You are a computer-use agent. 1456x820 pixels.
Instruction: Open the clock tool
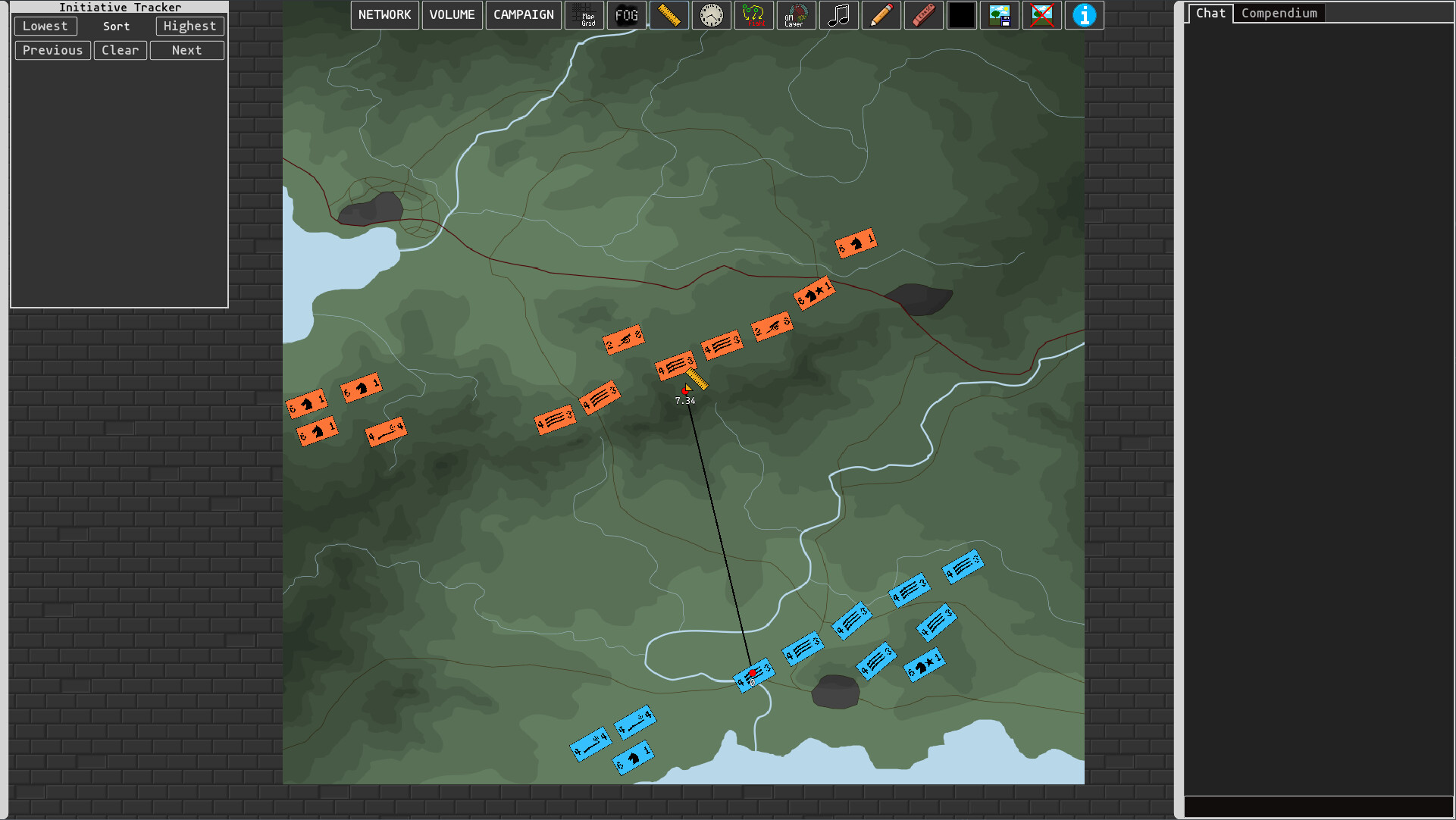pyautogui.click(x=712, y=15)
